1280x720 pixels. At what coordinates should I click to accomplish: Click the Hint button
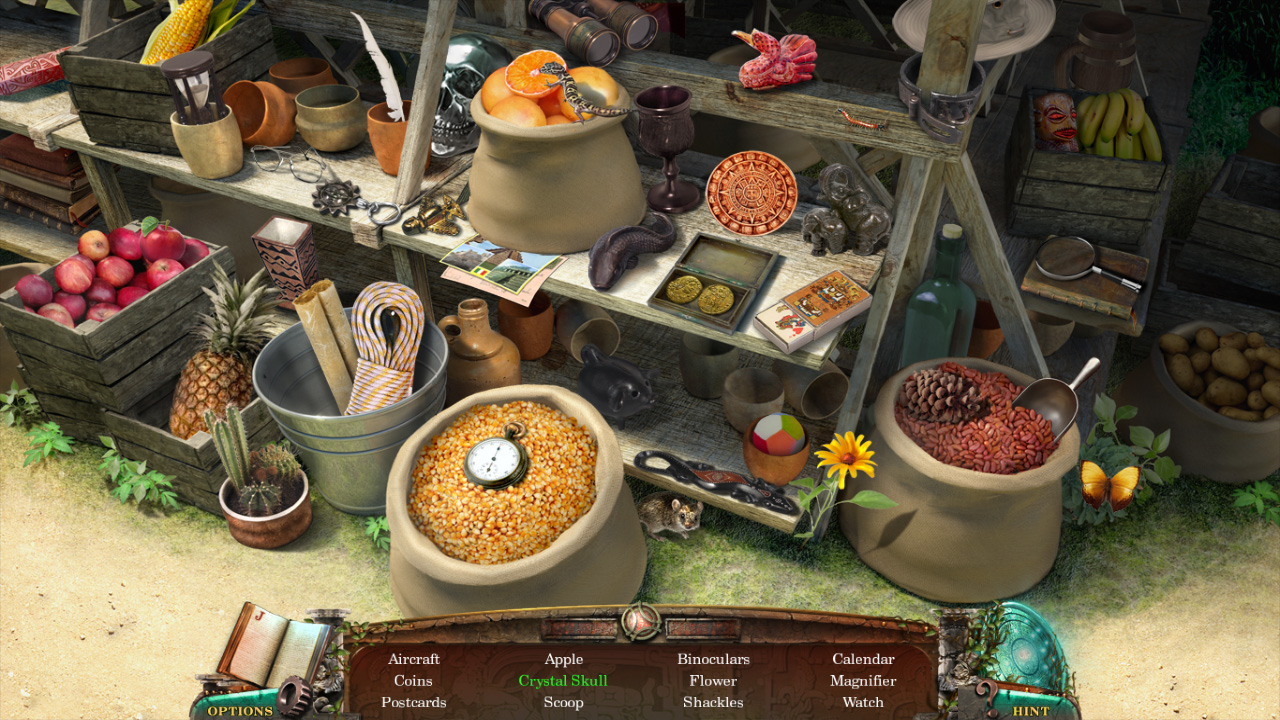point(1030,710)
